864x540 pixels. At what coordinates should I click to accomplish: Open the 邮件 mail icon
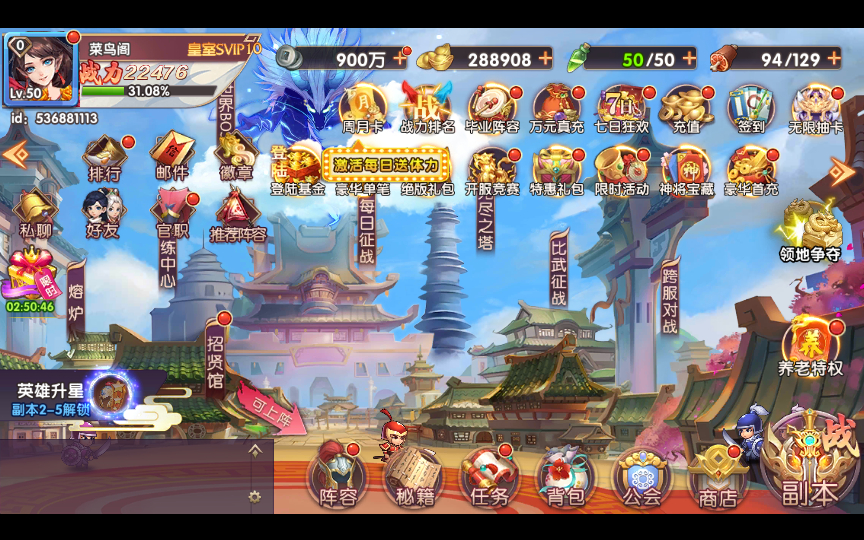(x=171, y=157)
